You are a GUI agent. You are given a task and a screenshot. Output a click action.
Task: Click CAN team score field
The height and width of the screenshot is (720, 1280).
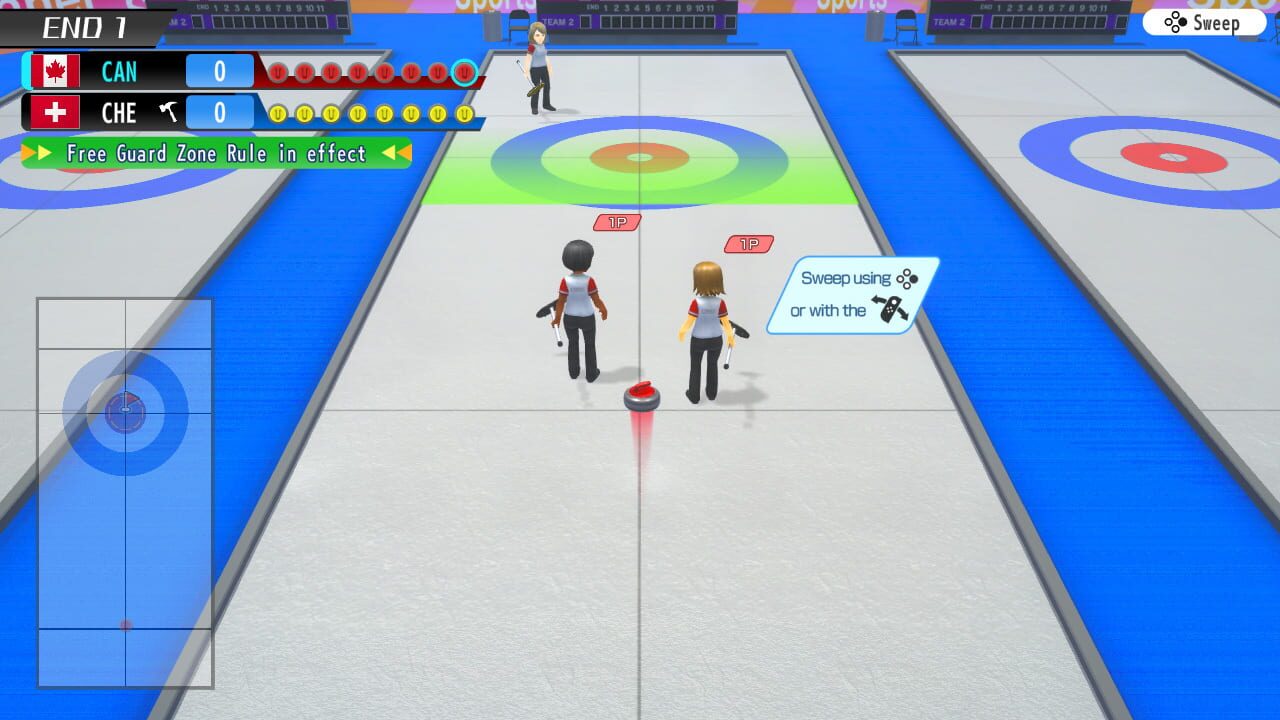tap(218, 70)
